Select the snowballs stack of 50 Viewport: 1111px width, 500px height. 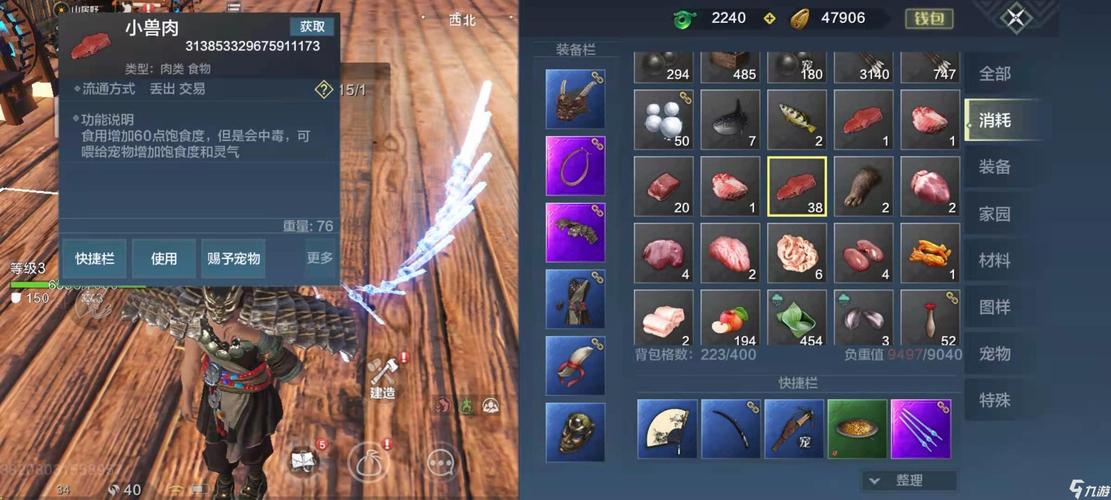[x=663, y=119]
